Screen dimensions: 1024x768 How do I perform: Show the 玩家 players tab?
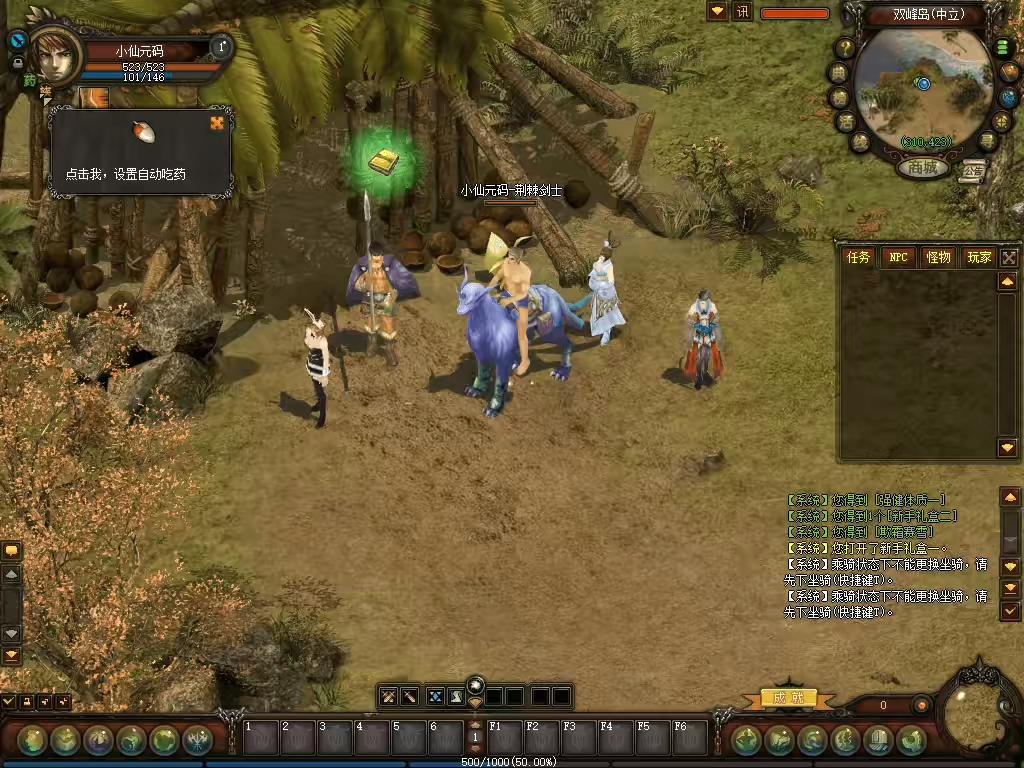point(978,257)
